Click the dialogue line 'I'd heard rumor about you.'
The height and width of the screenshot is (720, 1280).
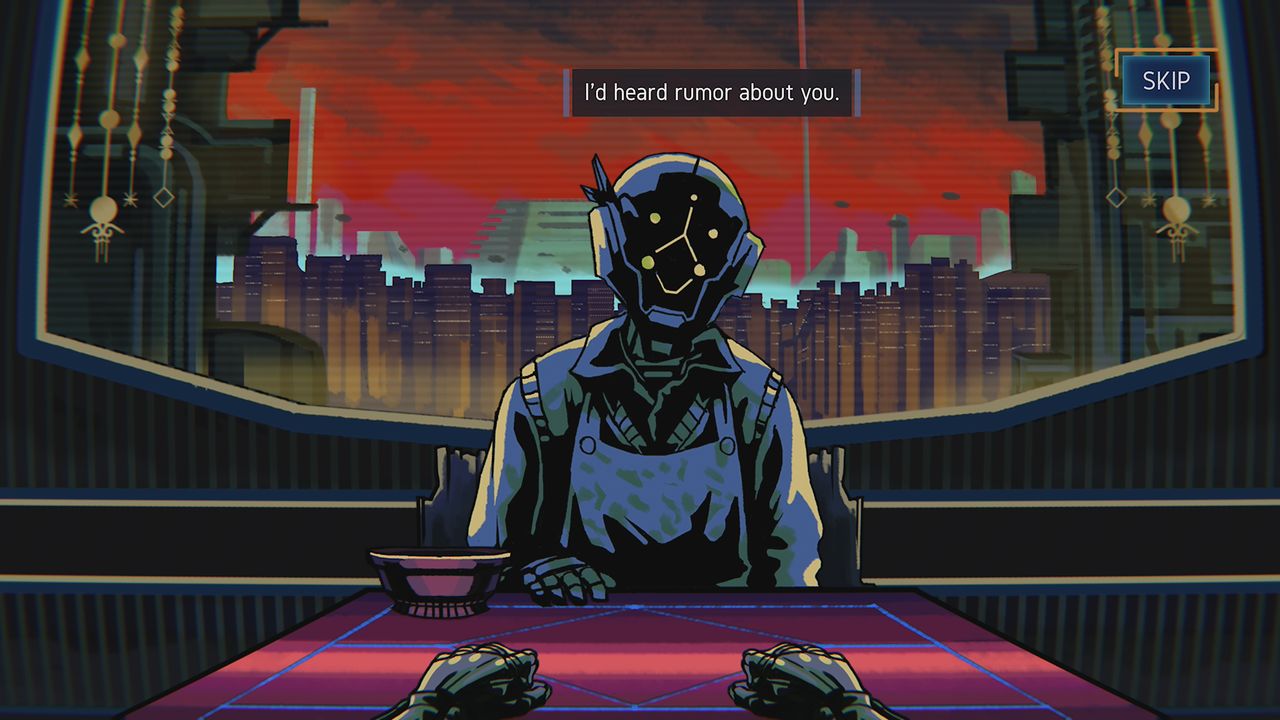pyautogui.click(x=712, y=92)
